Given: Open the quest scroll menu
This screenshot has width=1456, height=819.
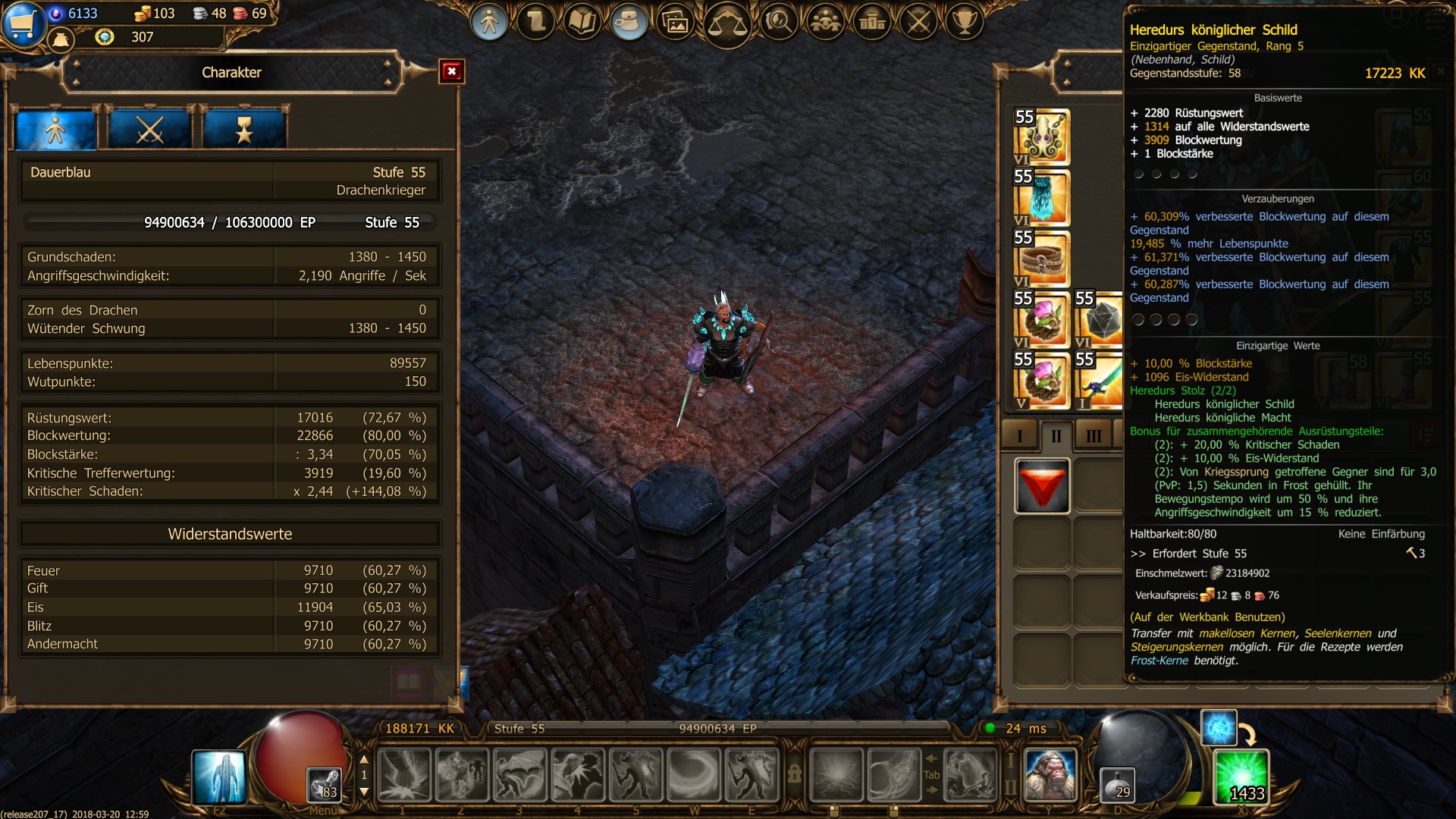Looking at the screenshot, I should (535, 22).
